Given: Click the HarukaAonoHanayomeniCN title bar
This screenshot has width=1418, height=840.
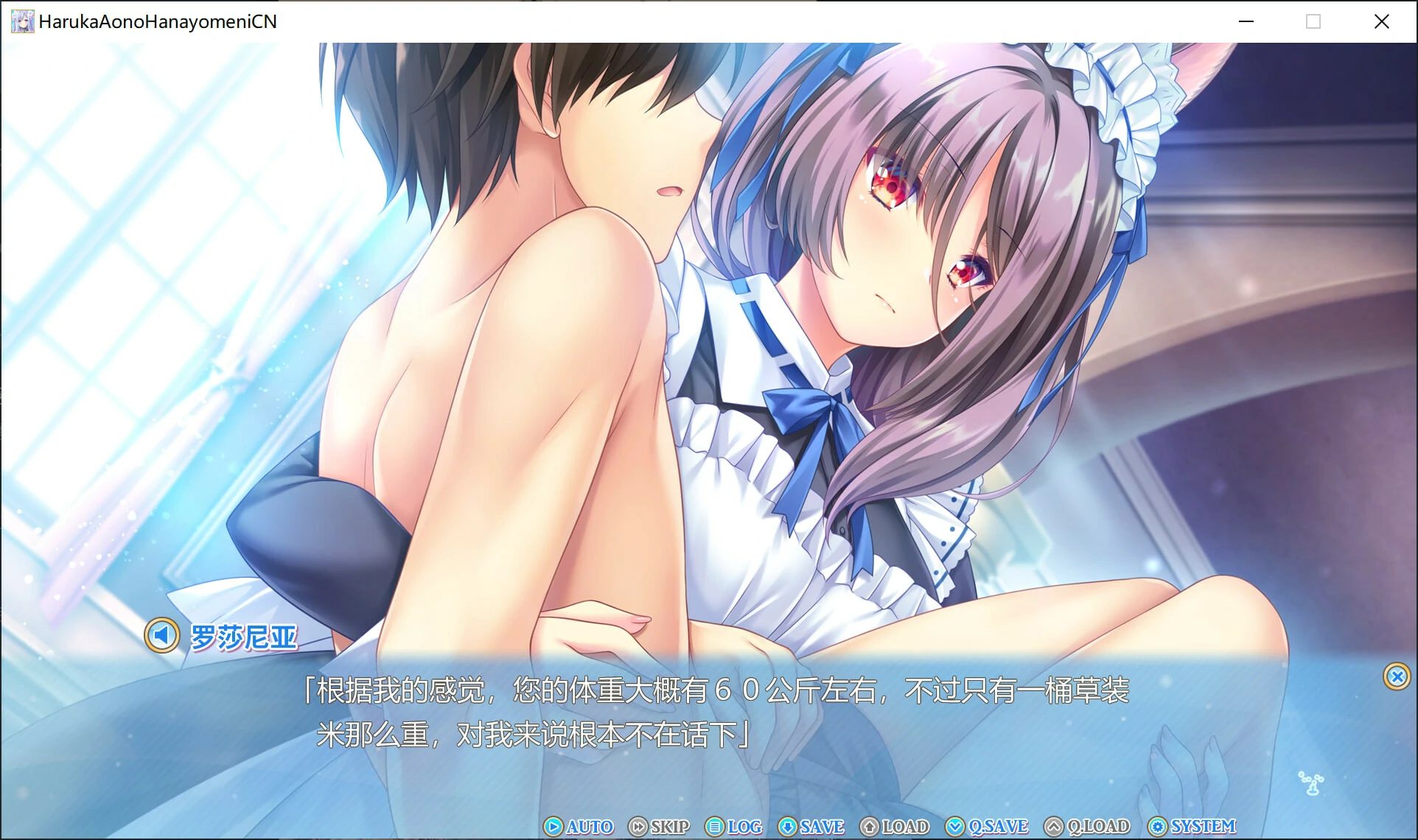Looking at the screenshot, I should [x=159, y=21].
